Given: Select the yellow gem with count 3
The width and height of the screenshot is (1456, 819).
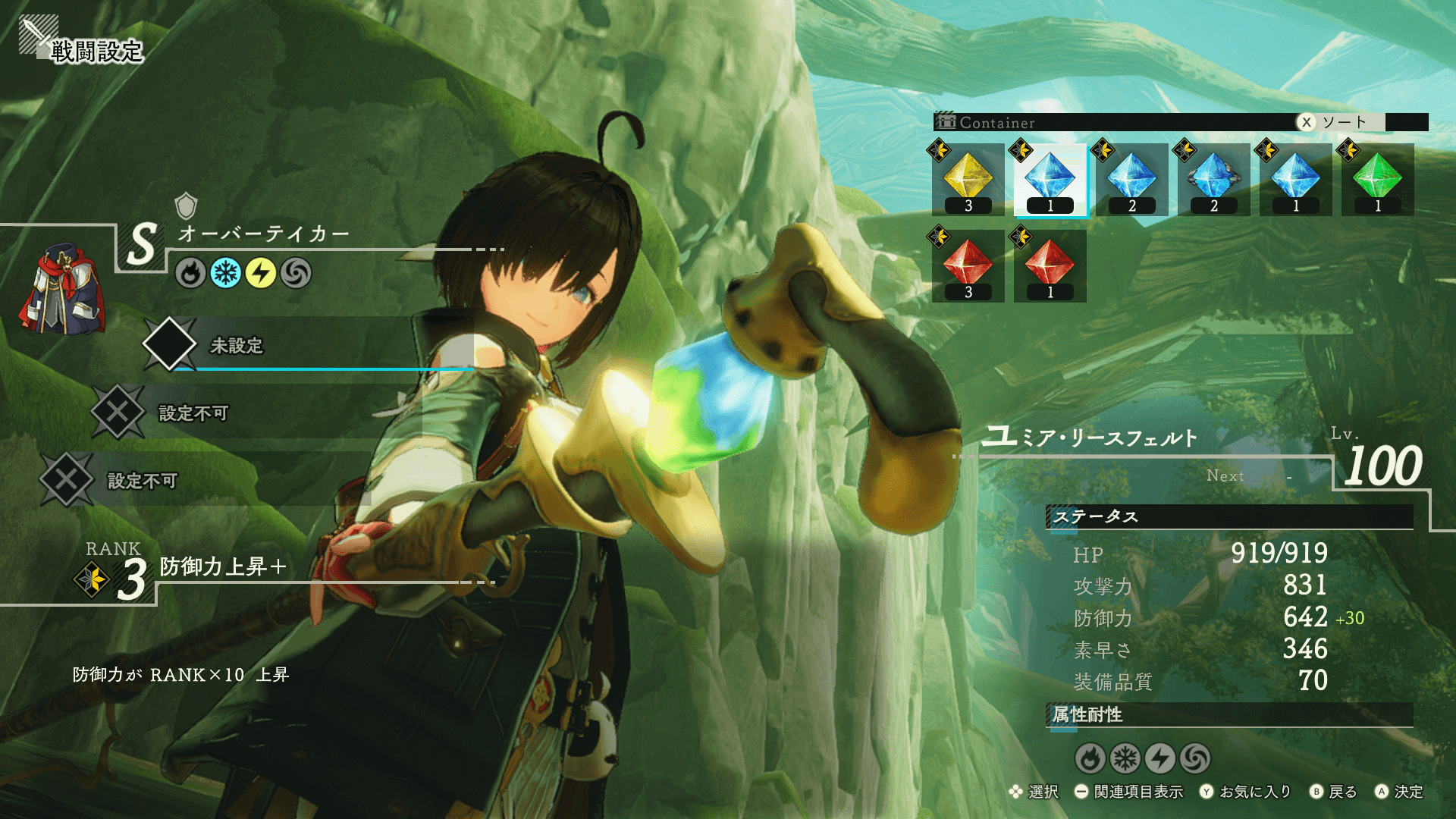Looking at the screenshot, I should pyautogui.click(x=968, y=180).
